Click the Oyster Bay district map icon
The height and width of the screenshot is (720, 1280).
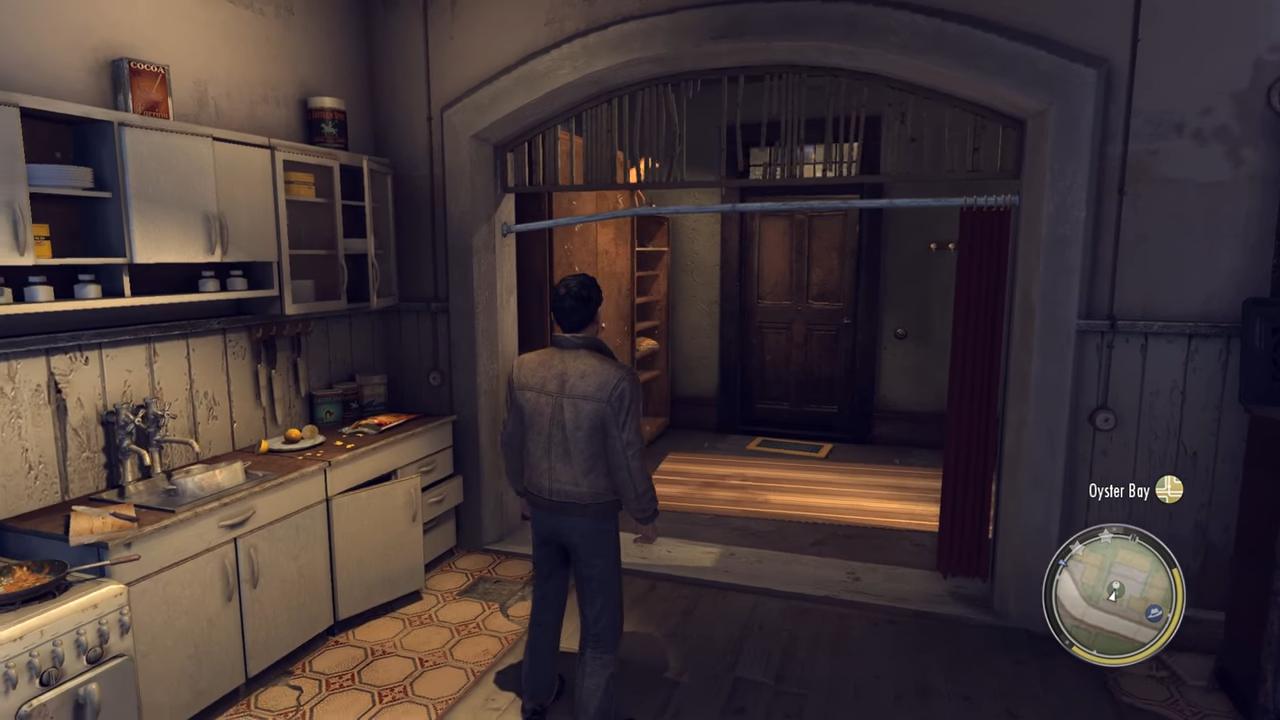click(x=1168, y=490)
